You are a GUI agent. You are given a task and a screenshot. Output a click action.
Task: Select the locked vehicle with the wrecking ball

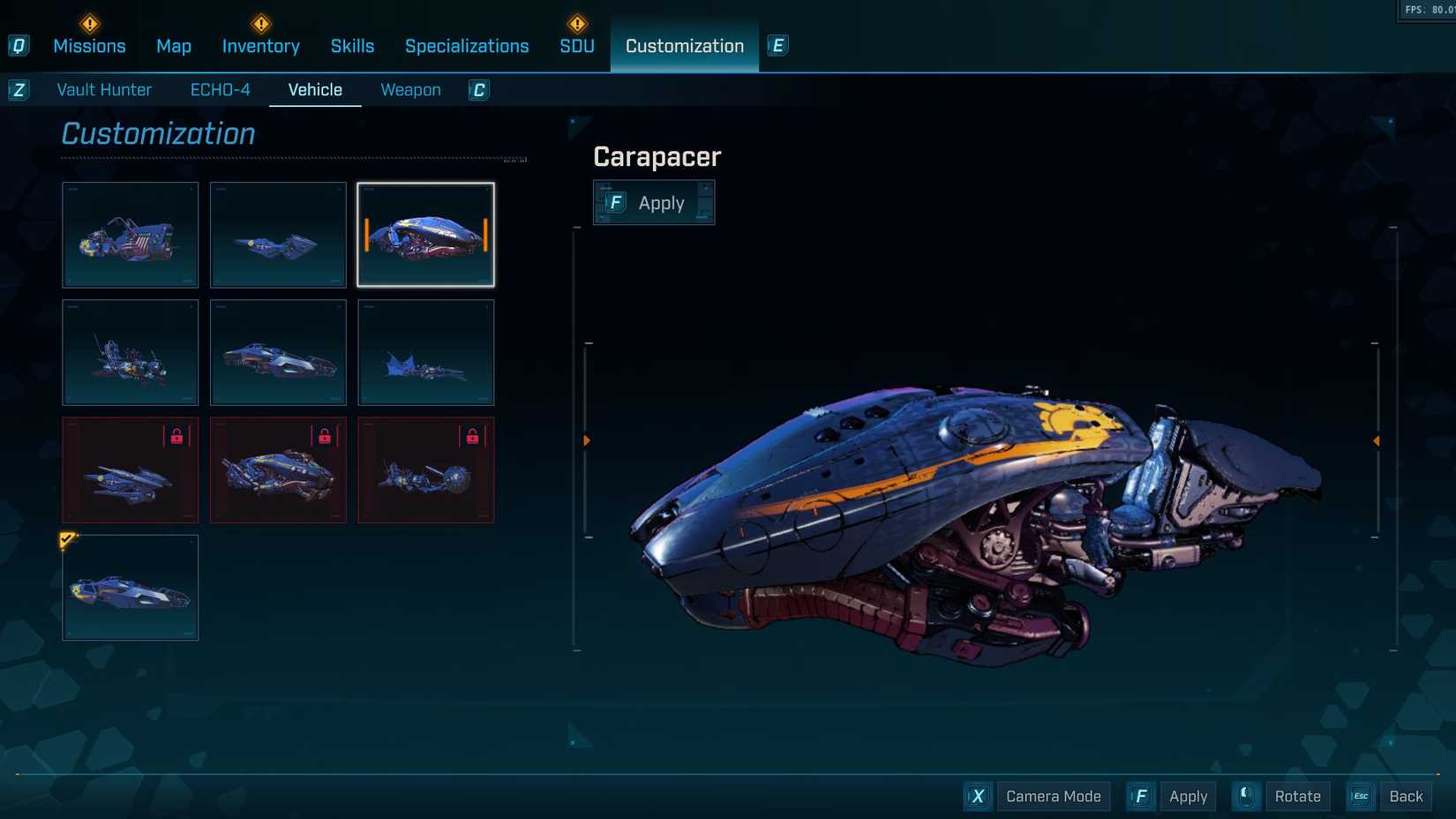pos(426,470)
